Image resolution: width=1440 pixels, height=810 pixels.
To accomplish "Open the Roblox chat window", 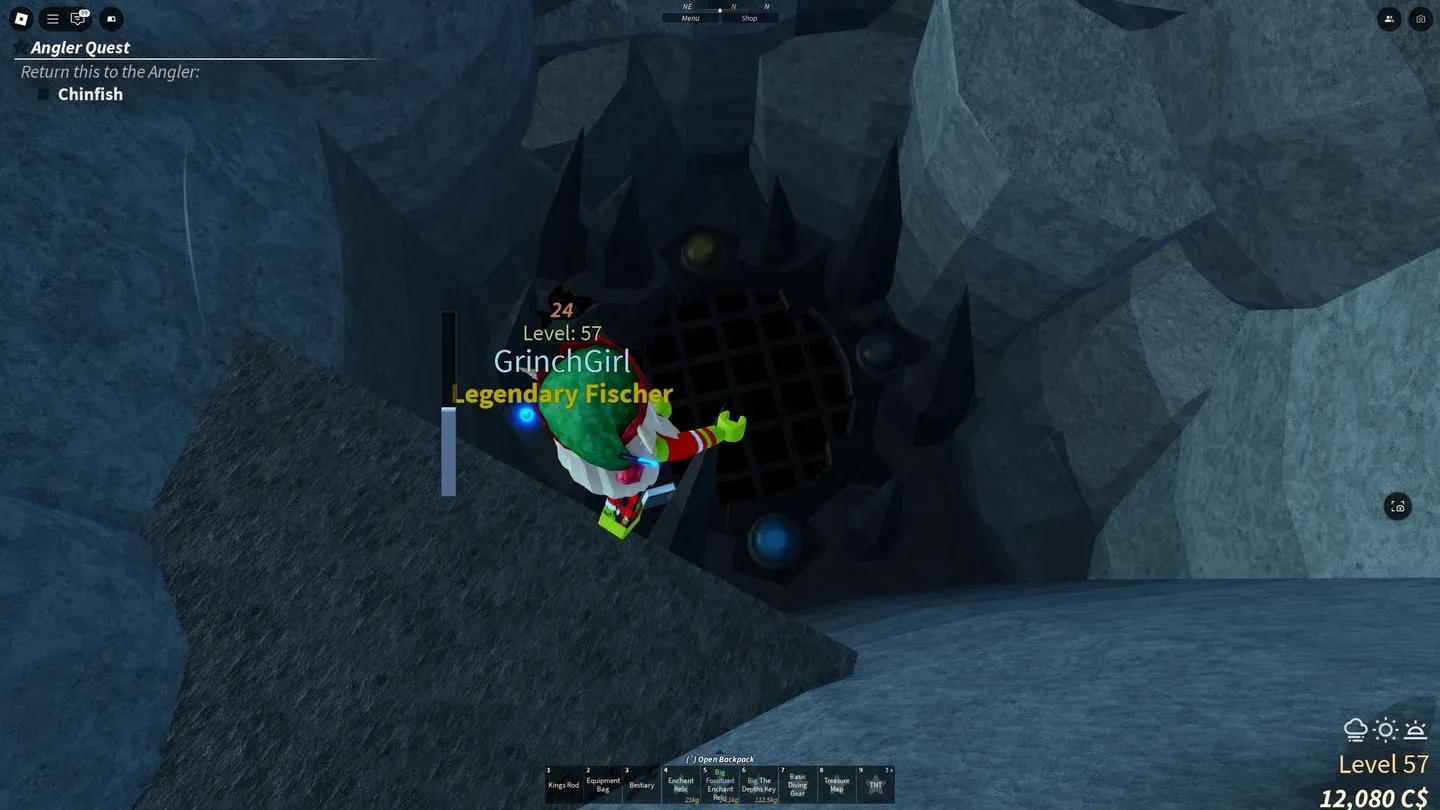I will [x=78, y=18].
